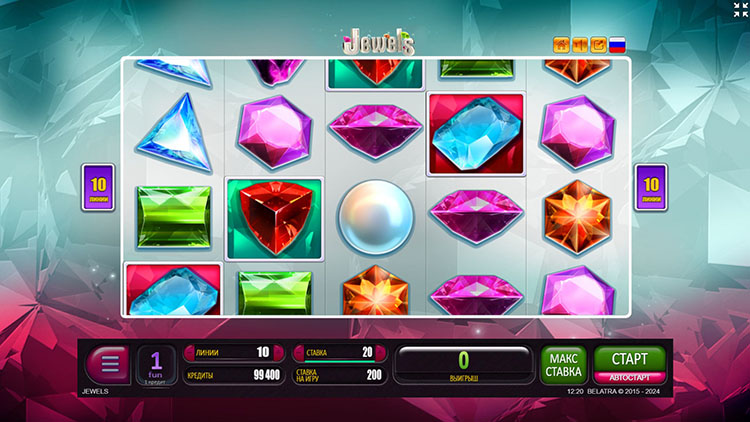Image resolution: width=750 pixels, height=422 pixels.
Task: Spin the reels with the СТАРТ button
Action: tap(629, 358)
